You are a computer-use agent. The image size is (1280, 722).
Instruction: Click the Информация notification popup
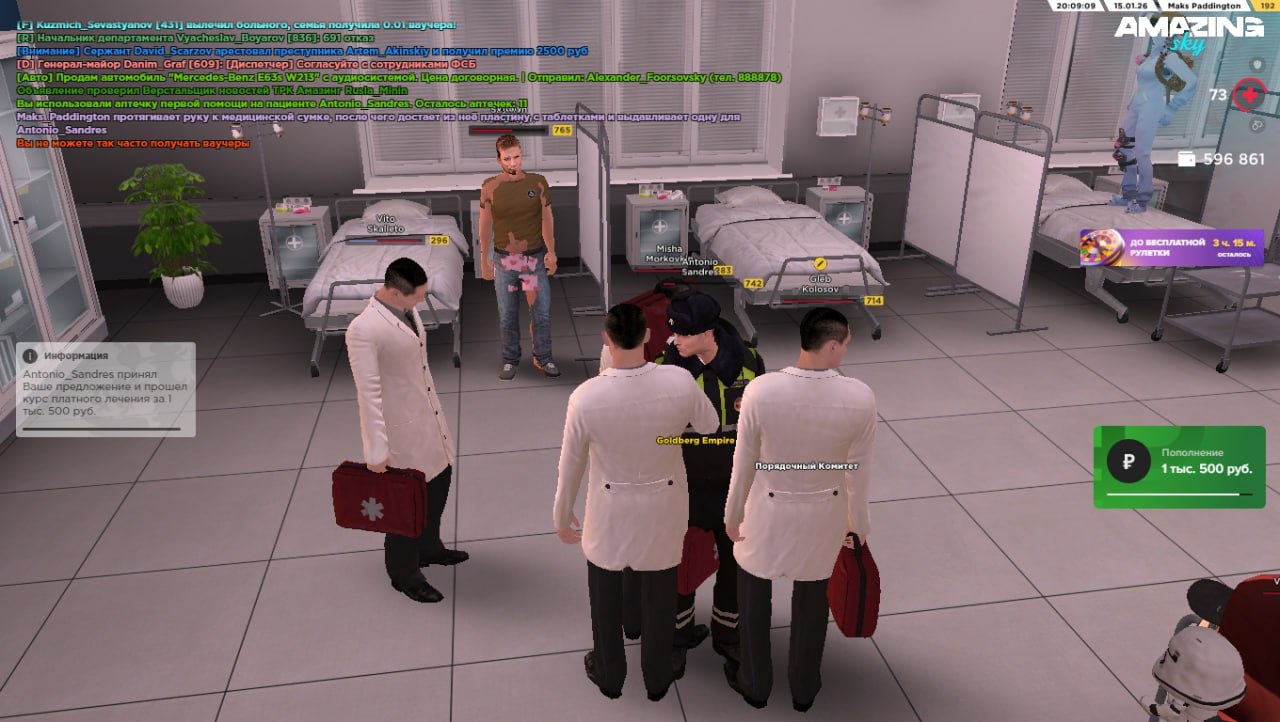point(106,389)
